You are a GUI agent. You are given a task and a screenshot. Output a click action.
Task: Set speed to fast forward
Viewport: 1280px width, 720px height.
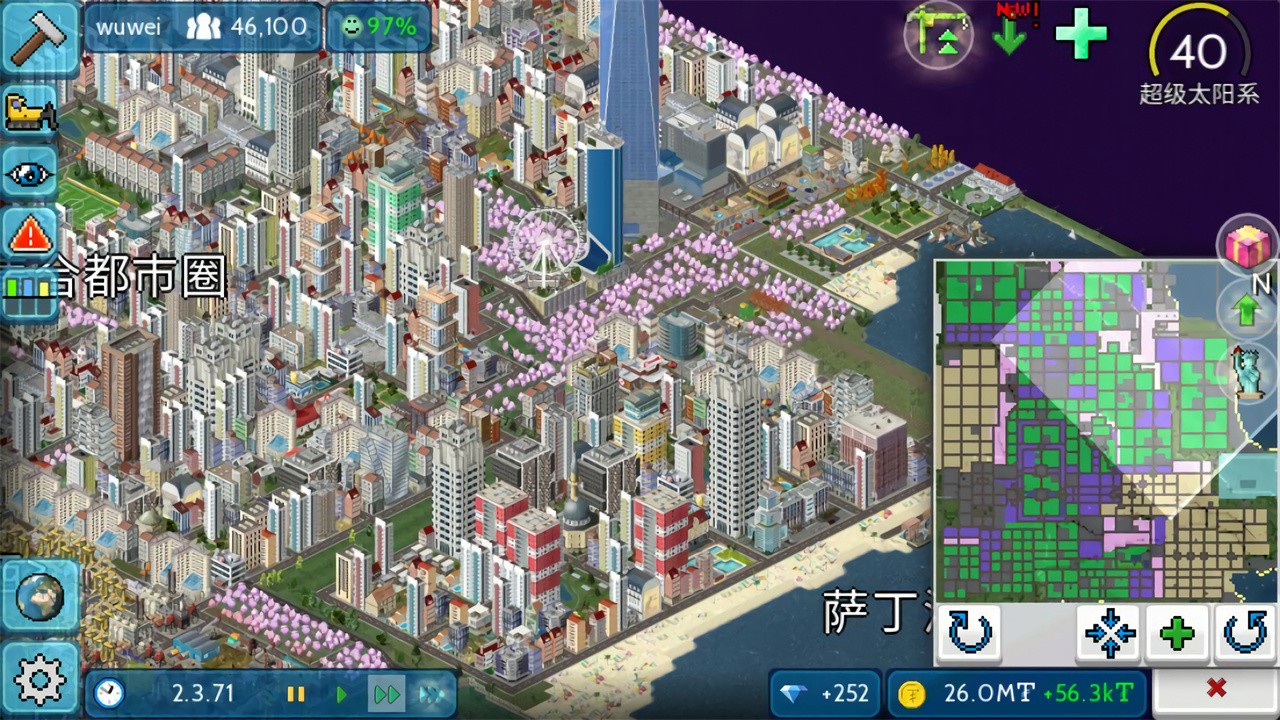point(386,693)
